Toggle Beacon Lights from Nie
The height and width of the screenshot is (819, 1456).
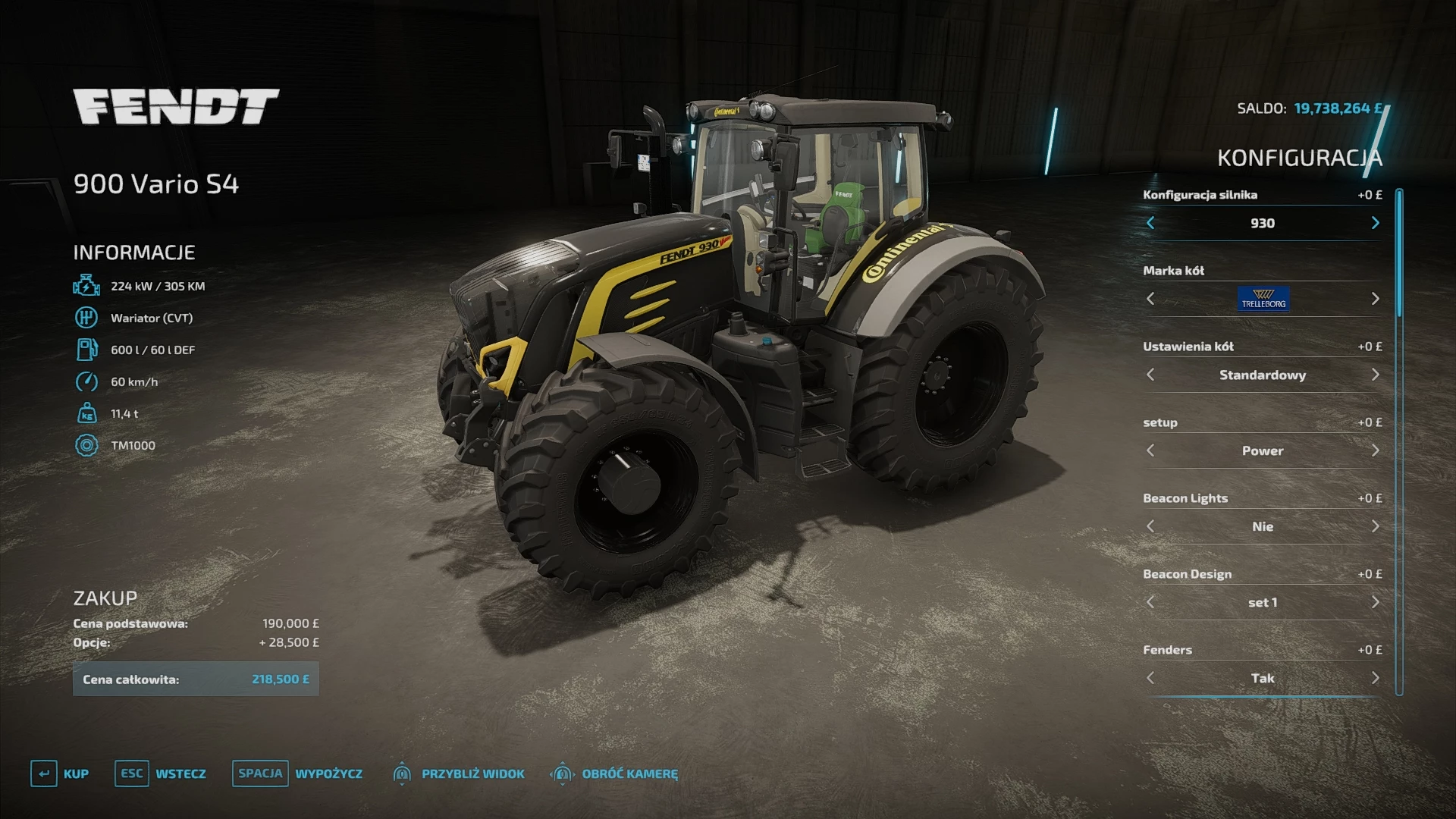point(1375,526)
